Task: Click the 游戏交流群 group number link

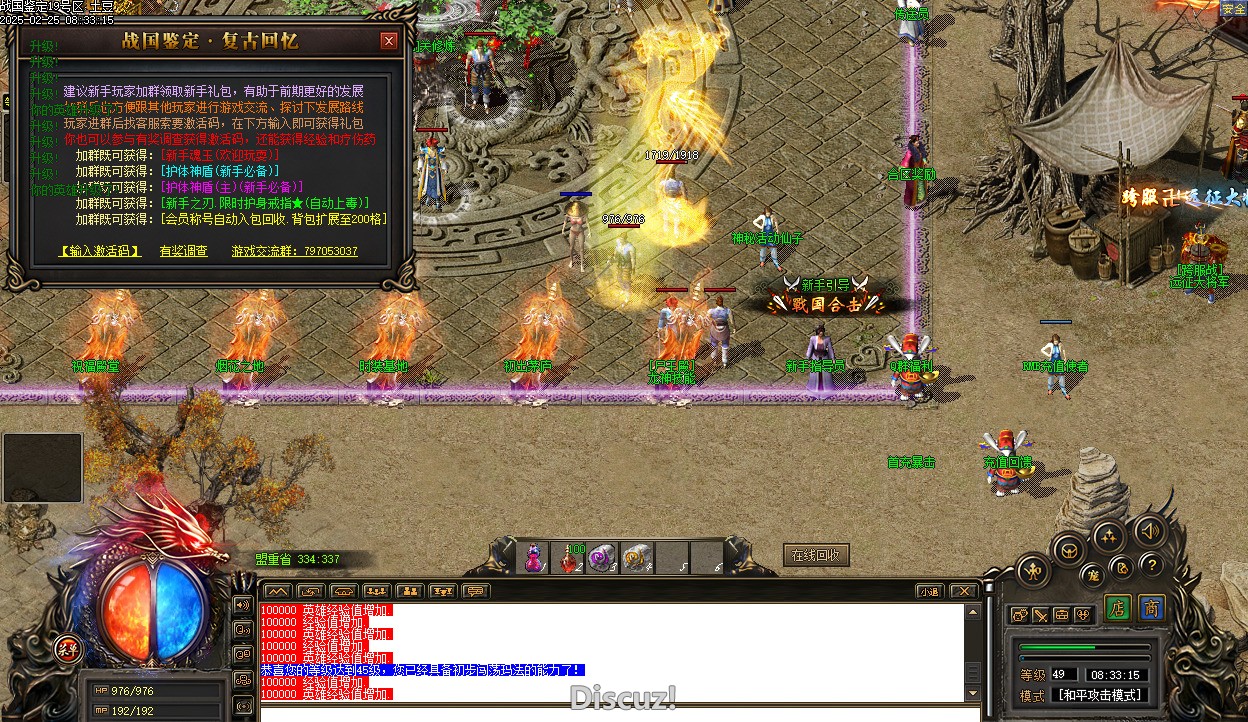Action: pyautogui.click(x=295, y=251)
